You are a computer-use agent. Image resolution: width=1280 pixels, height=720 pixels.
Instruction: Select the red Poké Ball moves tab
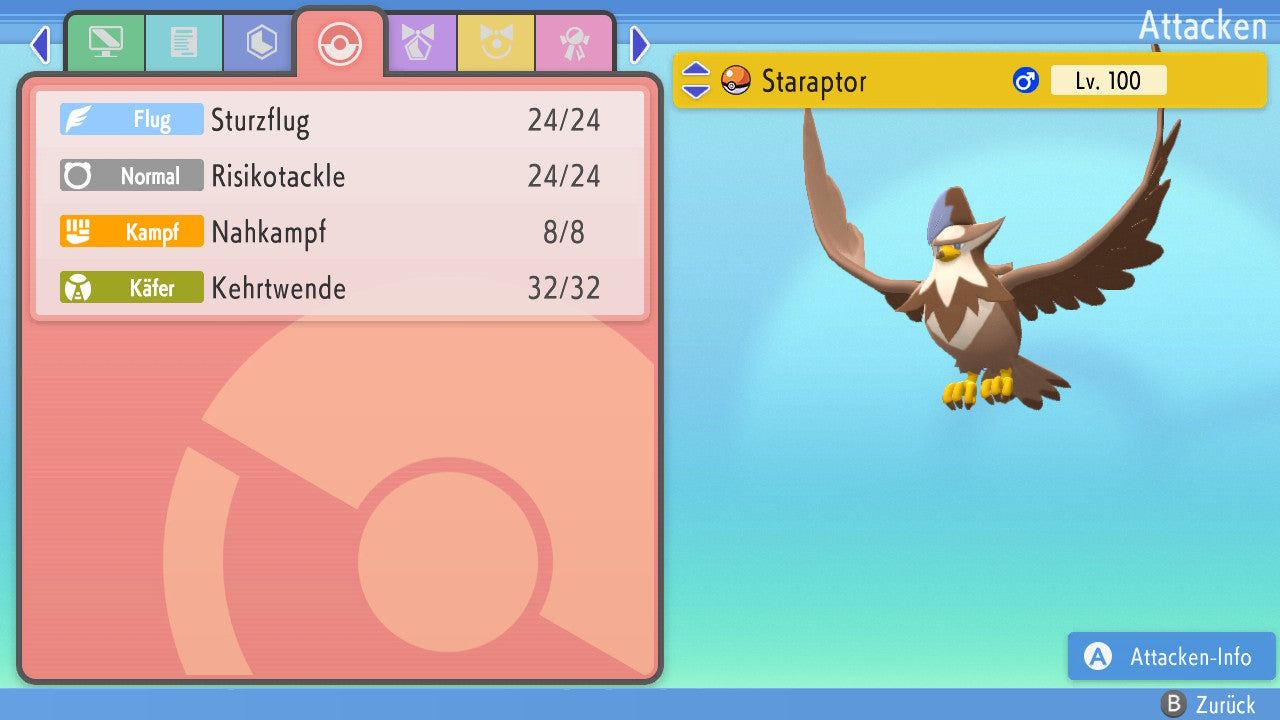pos(339,43)
